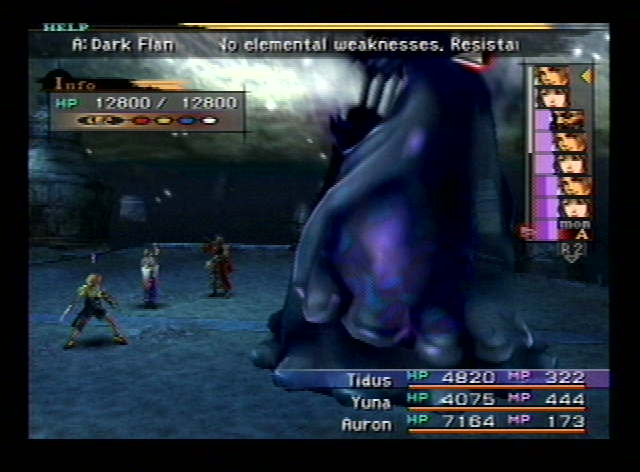
Task: Click the red fire element orb
Action: click(141, 120)
